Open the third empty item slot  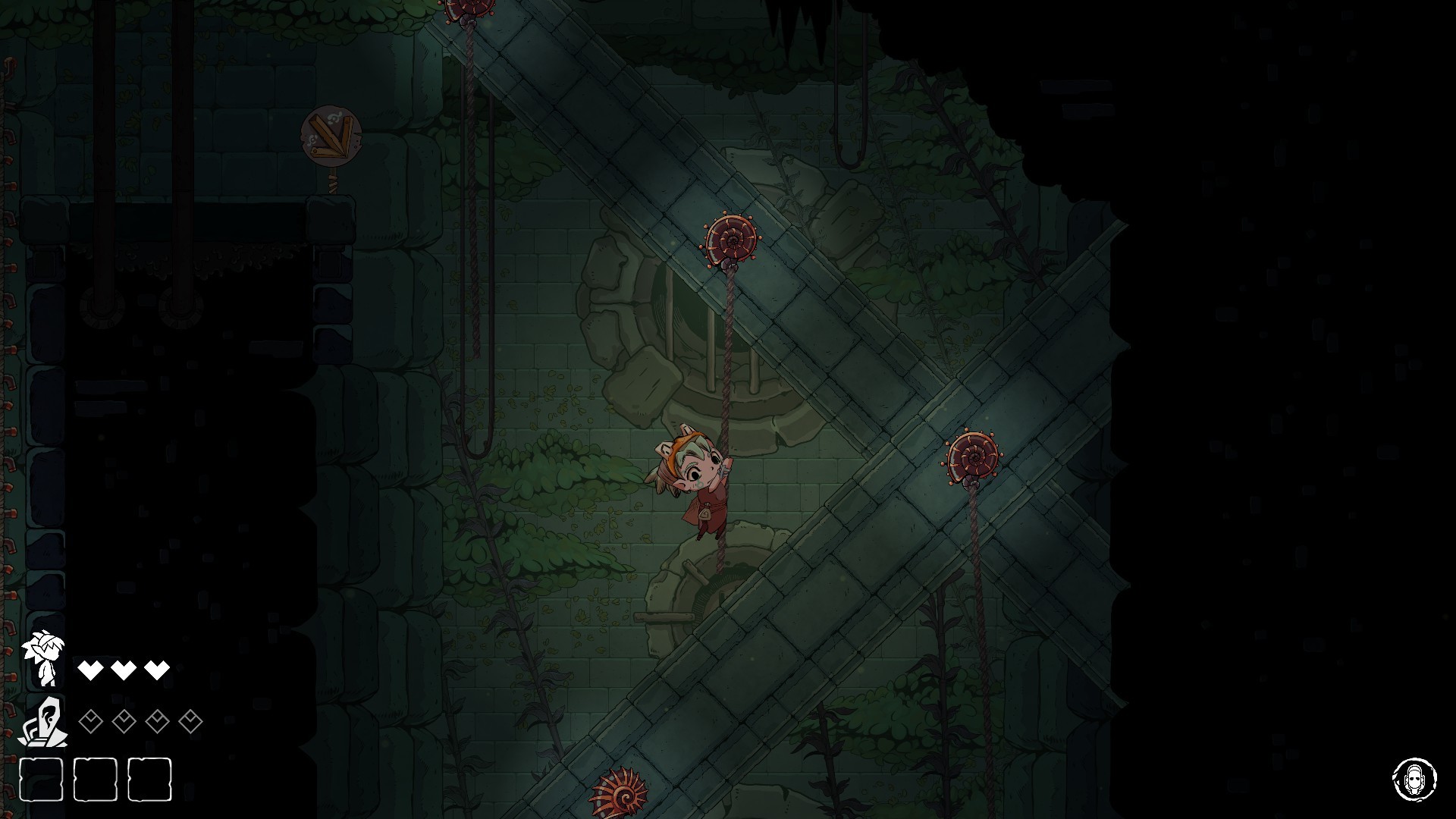(x=152, y=781)
